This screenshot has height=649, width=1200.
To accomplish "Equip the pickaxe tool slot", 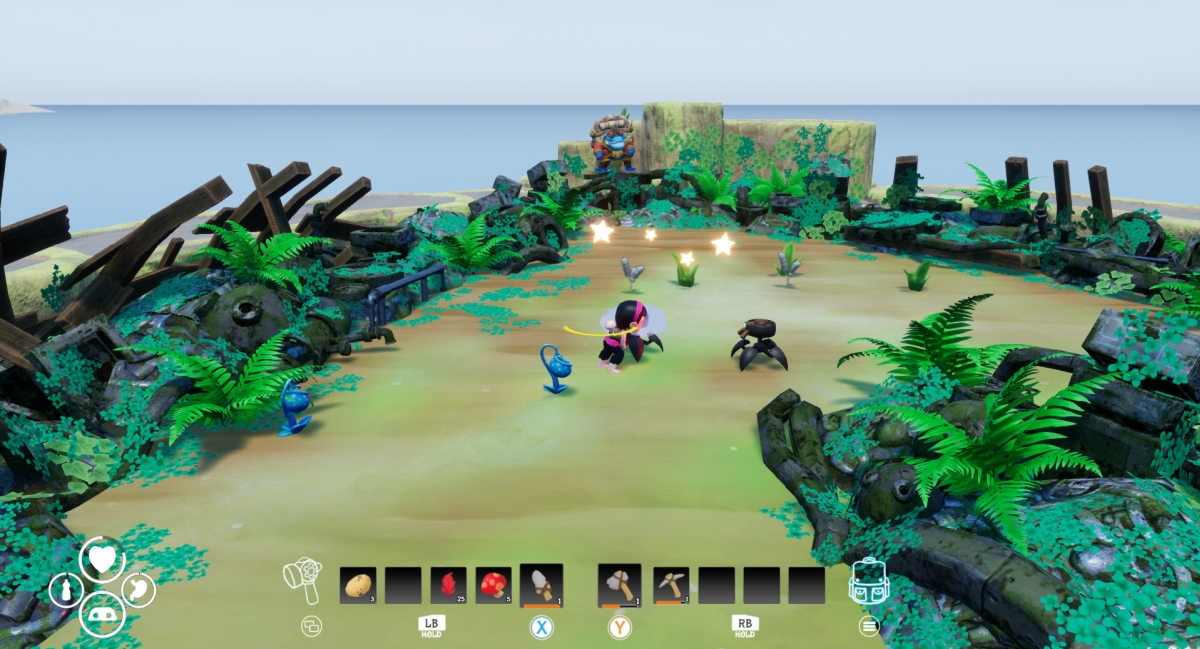I will [x=671, y=585].
